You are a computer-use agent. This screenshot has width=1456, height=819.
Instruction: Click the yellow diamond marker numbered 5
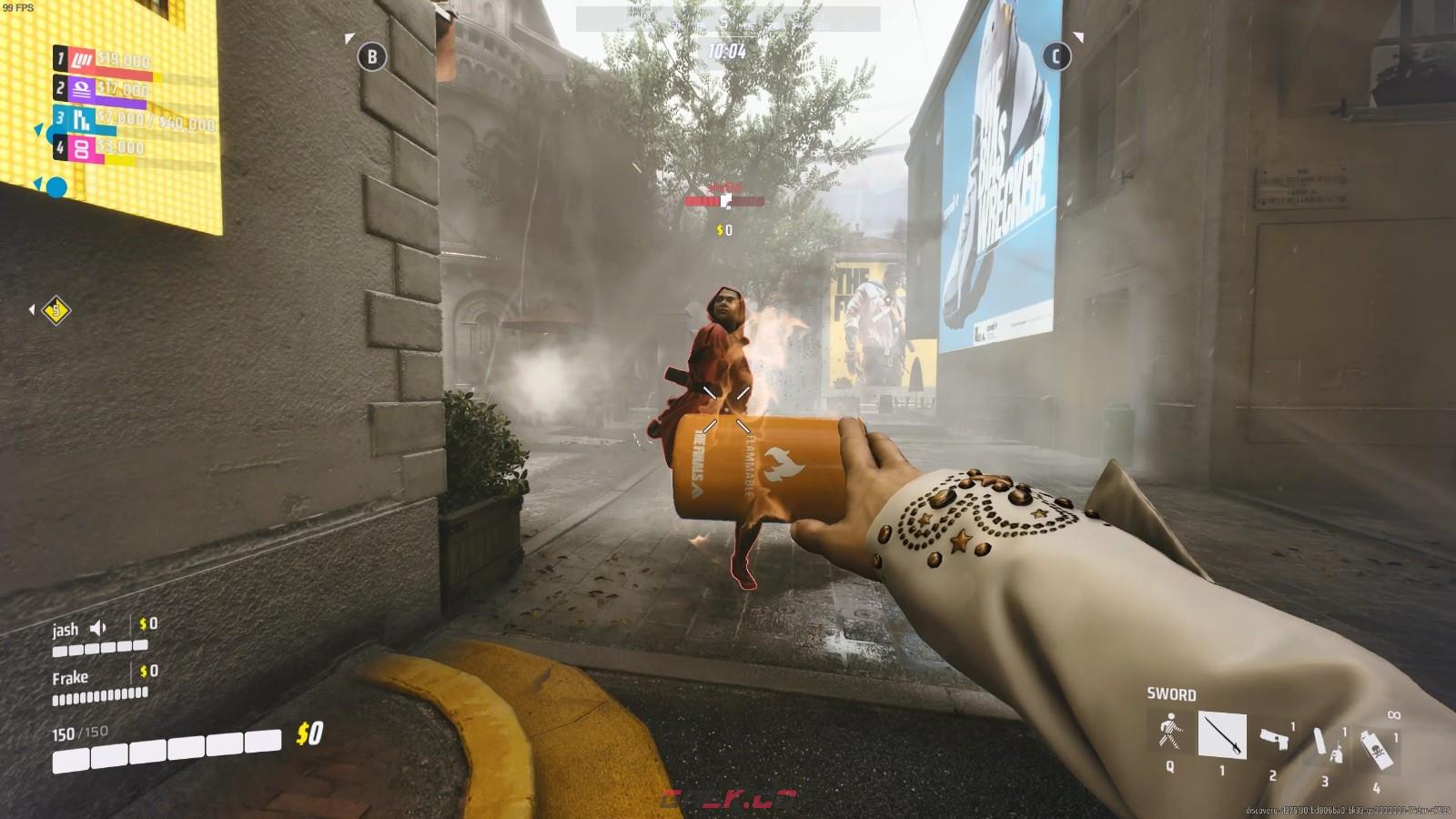(56, 310)
